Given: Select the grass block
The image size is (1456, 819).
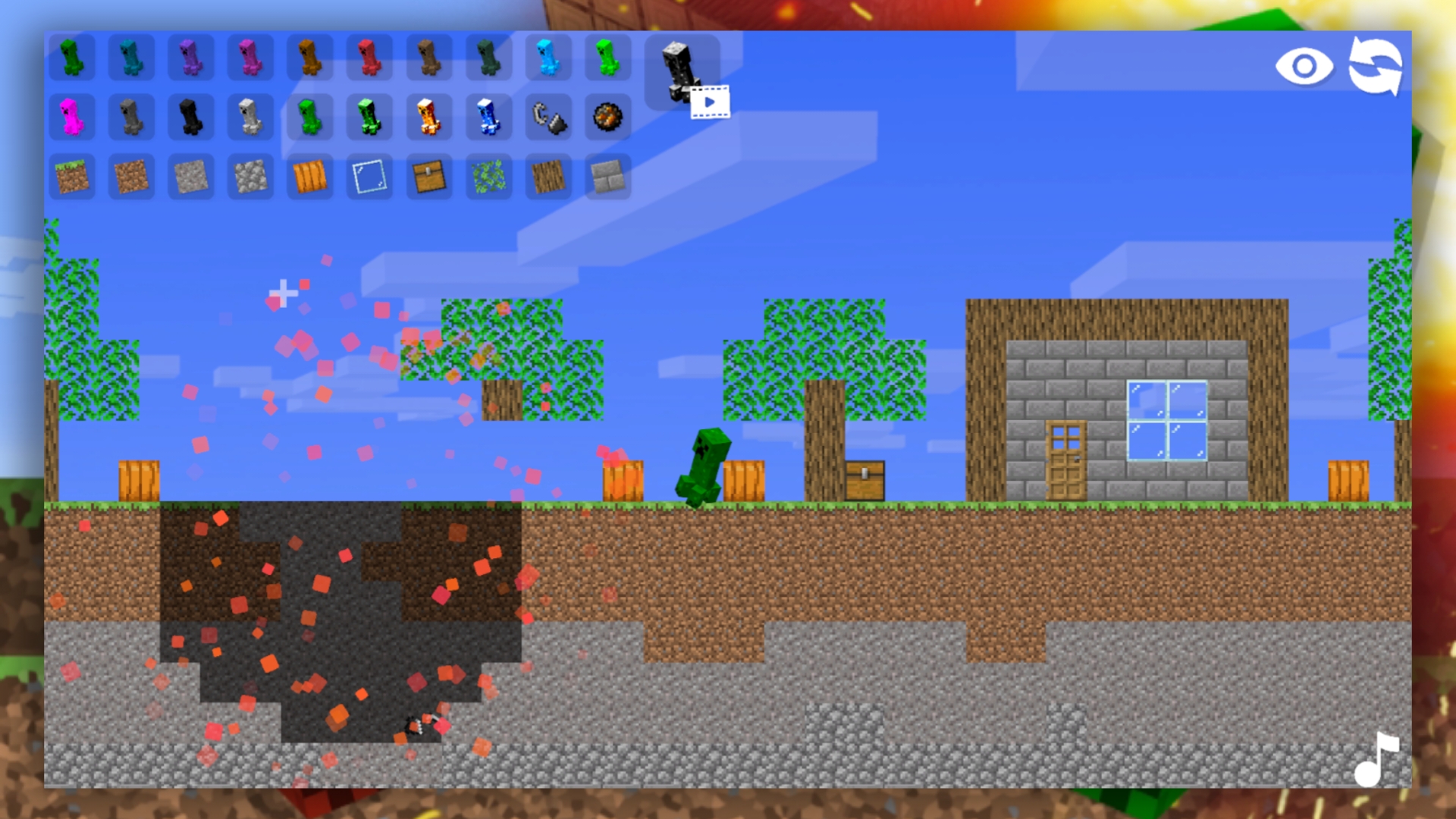Looking at the screenshot, I should pyautogui.click(x=73, y=176).
